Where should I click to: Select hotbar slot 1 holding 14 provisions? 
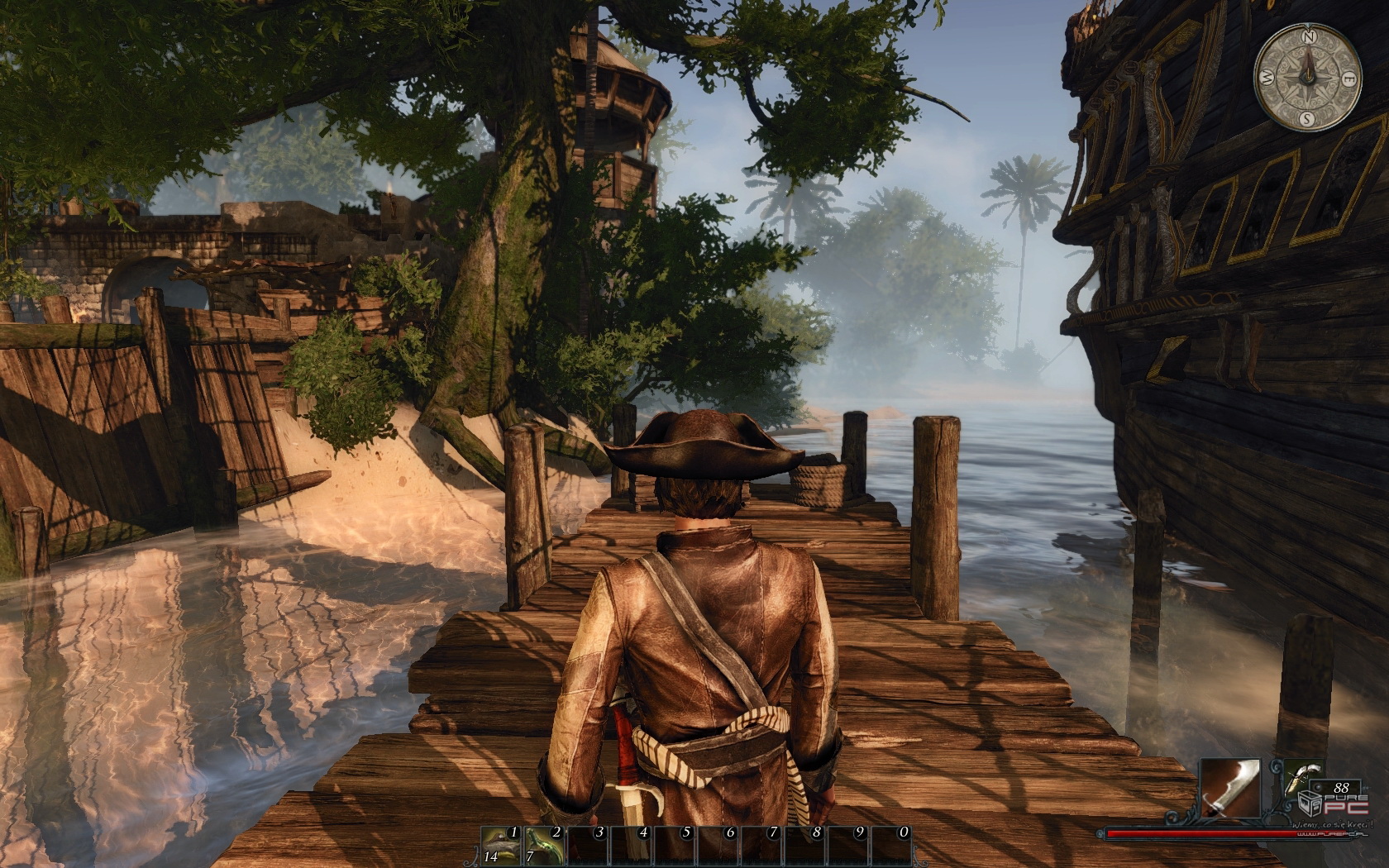tap(501, 845)
